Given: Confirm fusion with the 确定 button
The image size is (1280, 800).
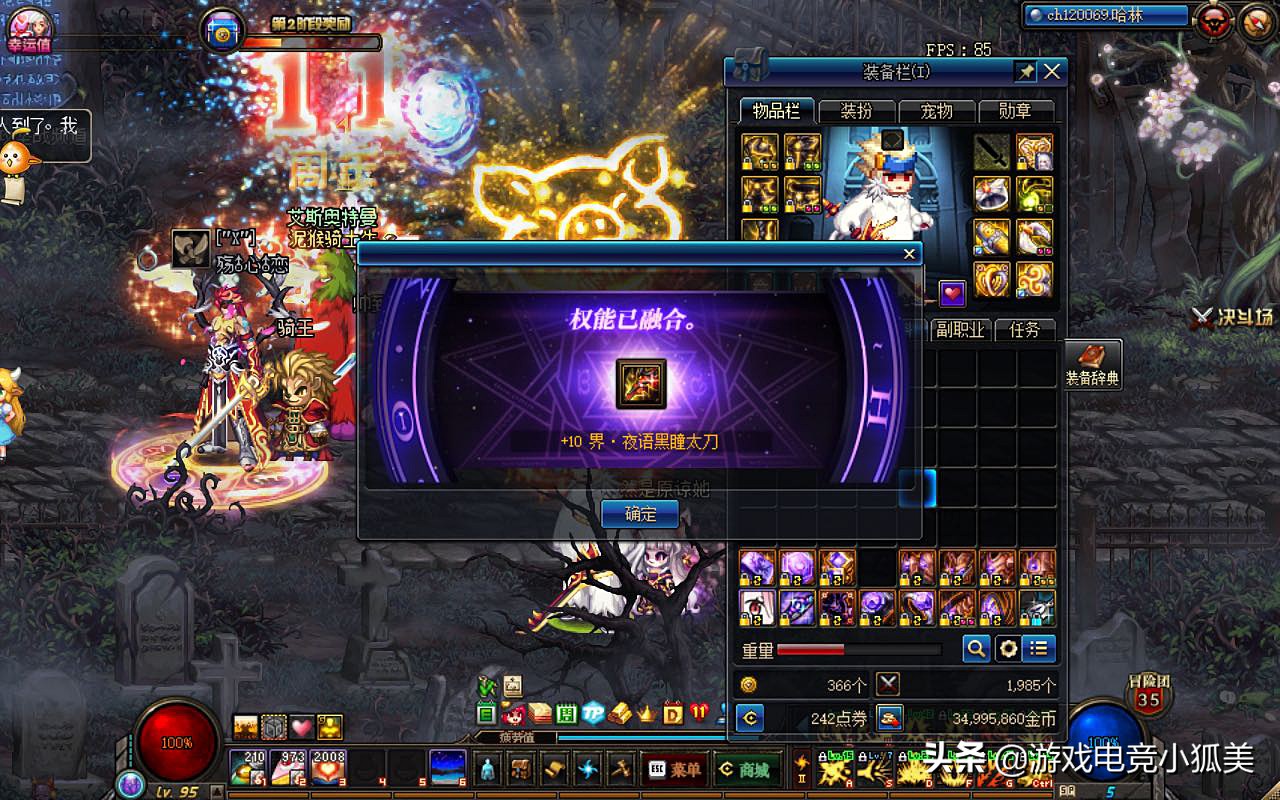Looking at the screenshot, I should pos(639,514).
